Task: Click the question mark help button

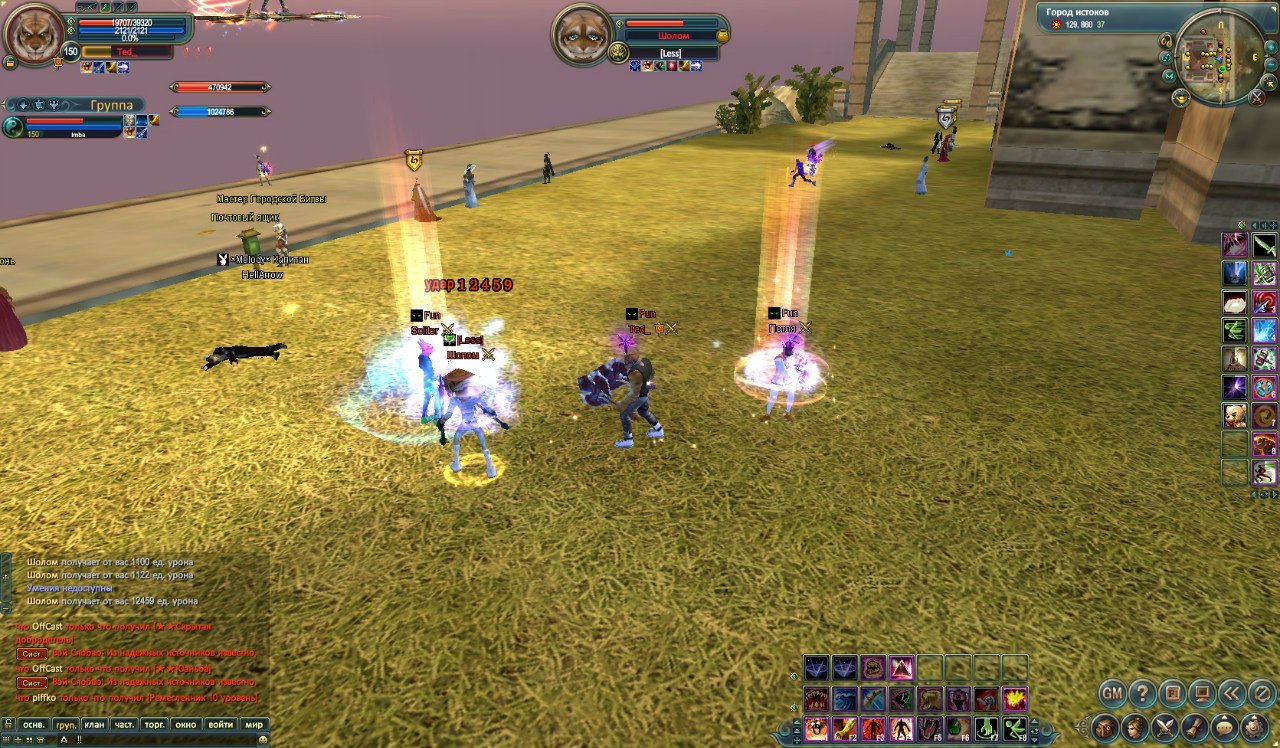Action: pyautogui.click(x=1142, y=692)
